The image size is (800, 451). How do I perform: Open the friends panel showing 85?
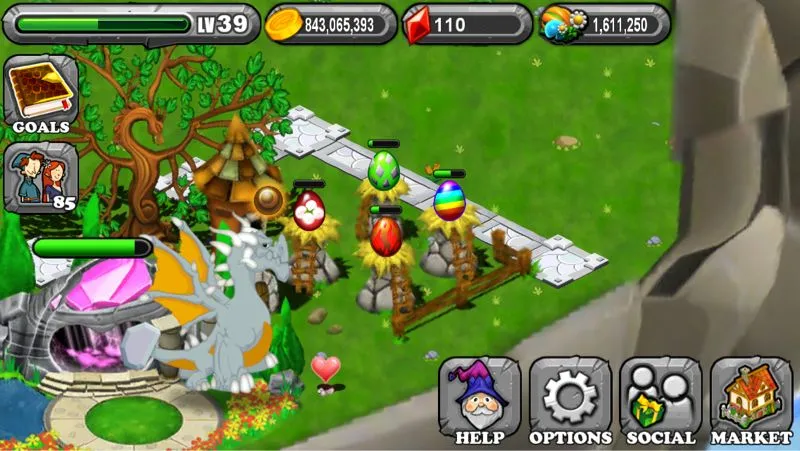click(x=41, y=177)
